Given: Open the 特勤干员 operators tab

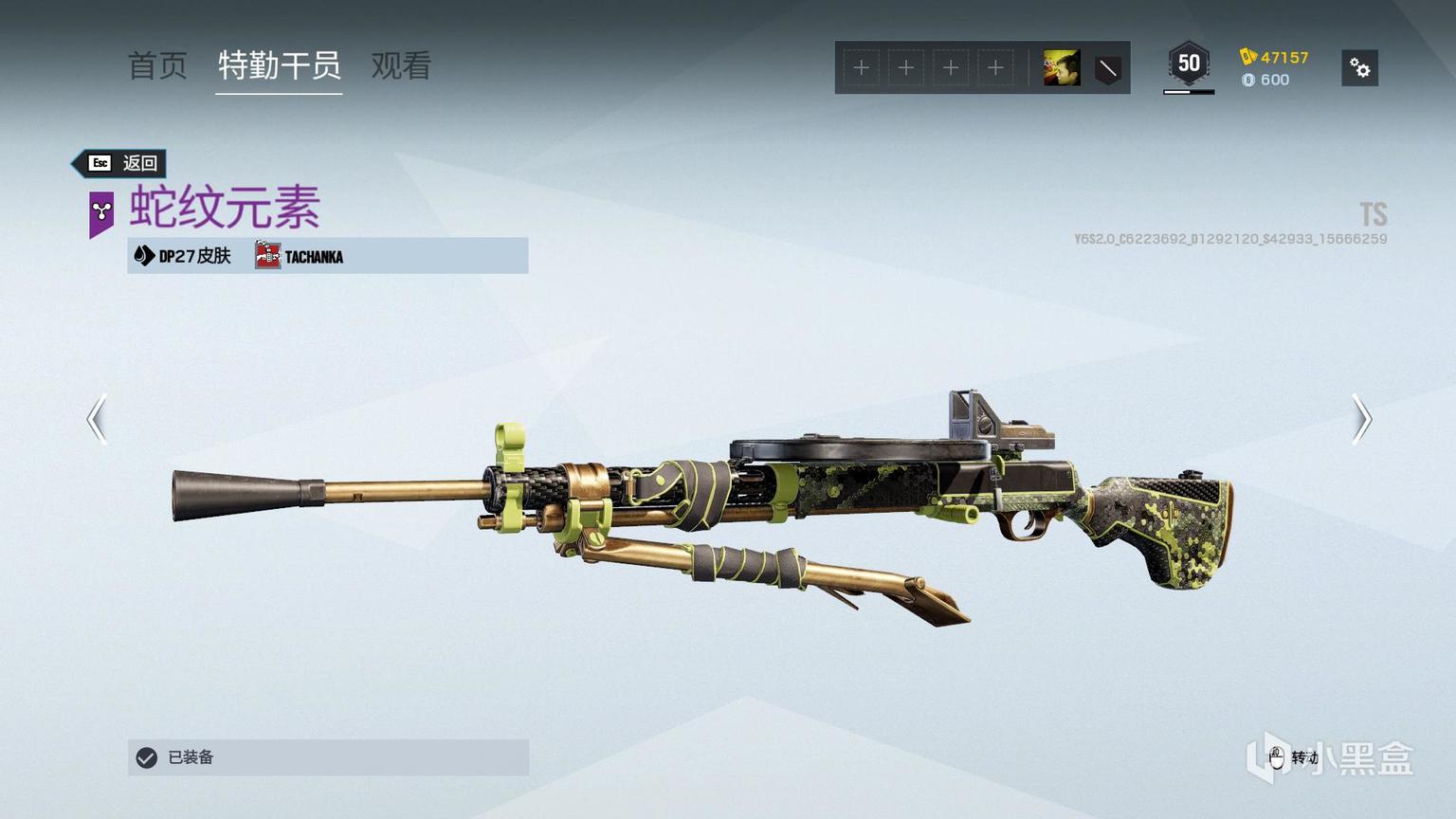Looking at the screenshot, I should pos(279,66).
